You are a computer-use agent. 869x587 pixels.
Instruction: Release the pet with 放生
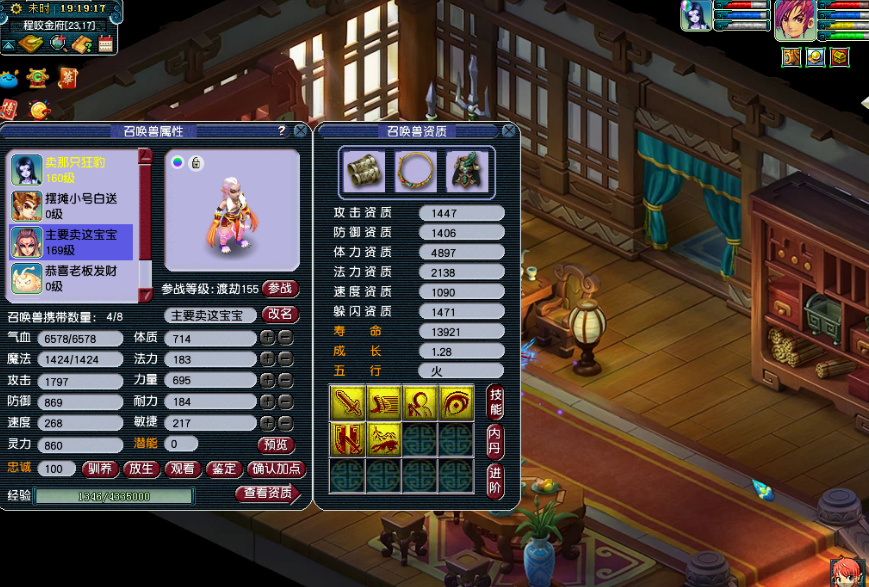pyautogui.click(x=141, y=468)
